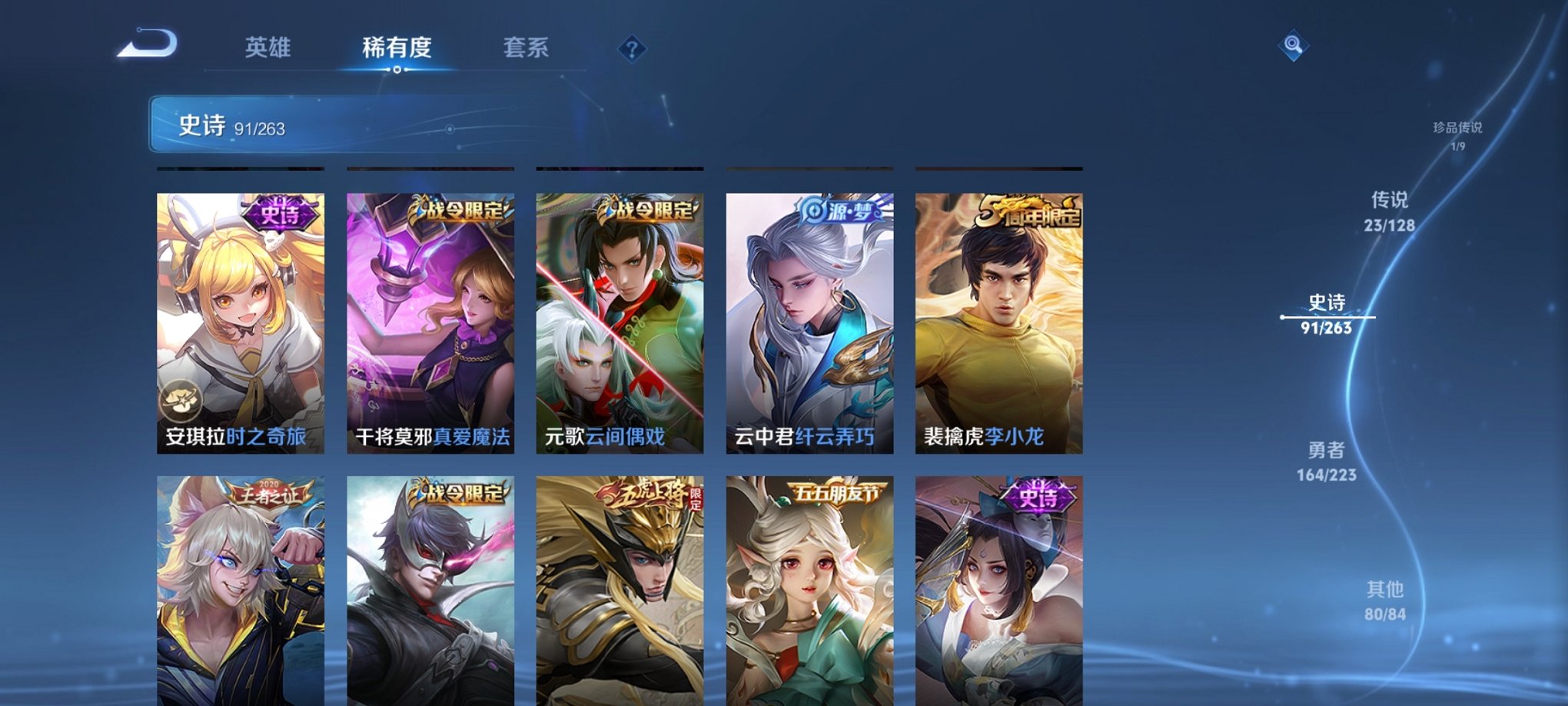This screenshot has height=706, width=1568.
Task: Switch to the 英雄 tab
Action: 268,48
